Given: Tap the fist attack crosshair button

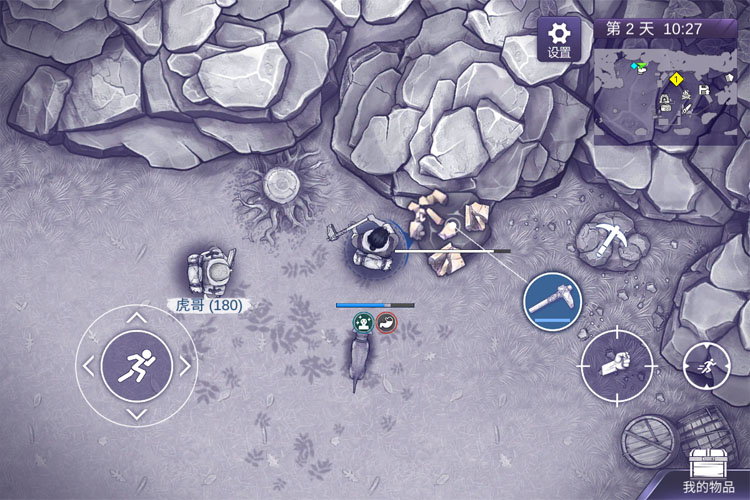Looking at the screenshot, I should coord(617,364).
